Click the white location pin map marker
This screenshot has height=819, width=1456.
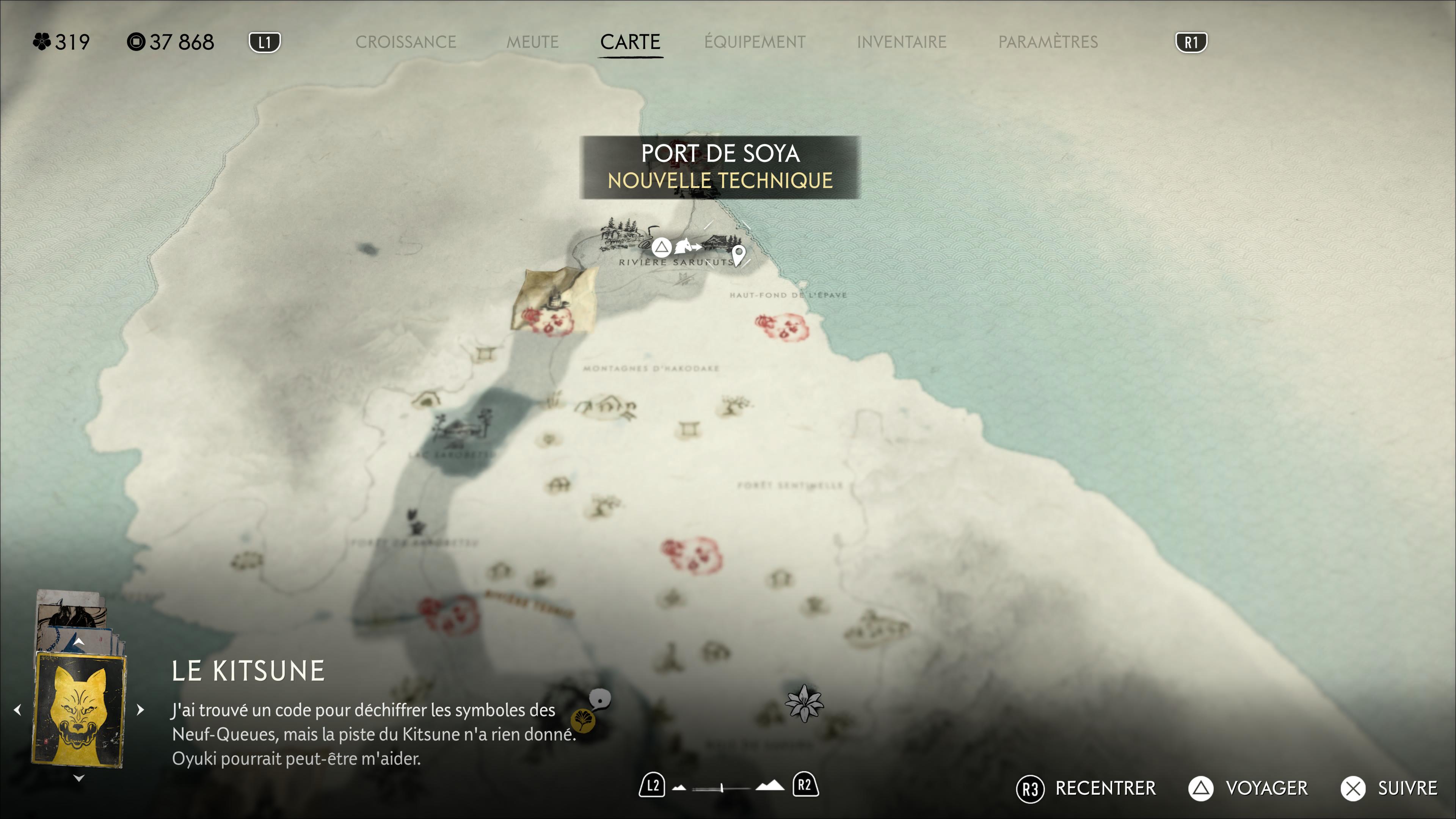click(x=738, y=254)
